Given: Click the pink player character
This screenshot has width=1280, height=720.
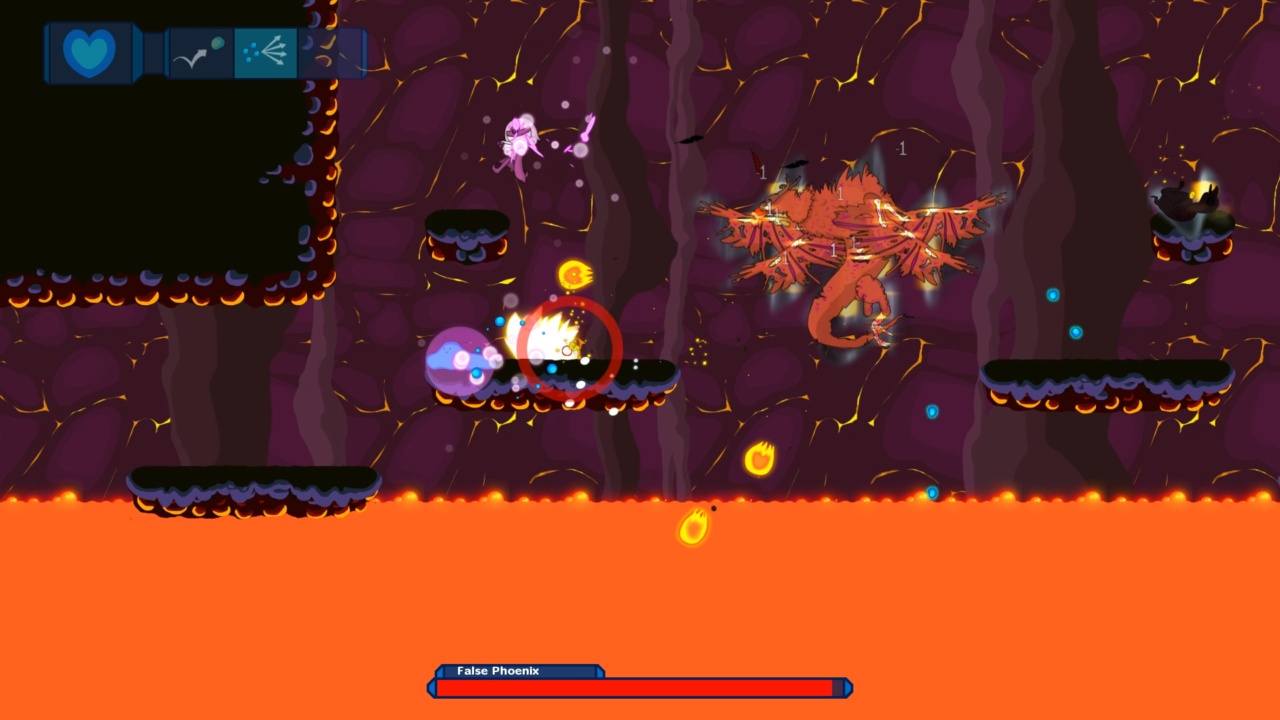Looking at the screenshot, I should pyautogui.click(x=520, y=140).
